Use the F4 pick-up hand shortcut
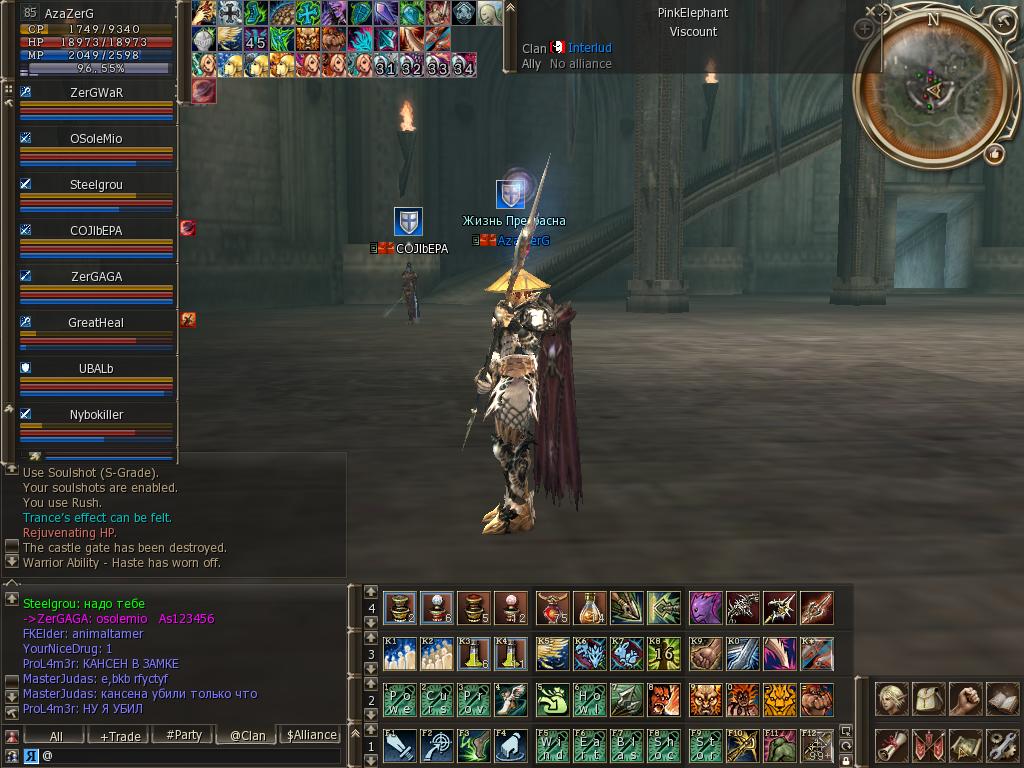 [511, 746]
